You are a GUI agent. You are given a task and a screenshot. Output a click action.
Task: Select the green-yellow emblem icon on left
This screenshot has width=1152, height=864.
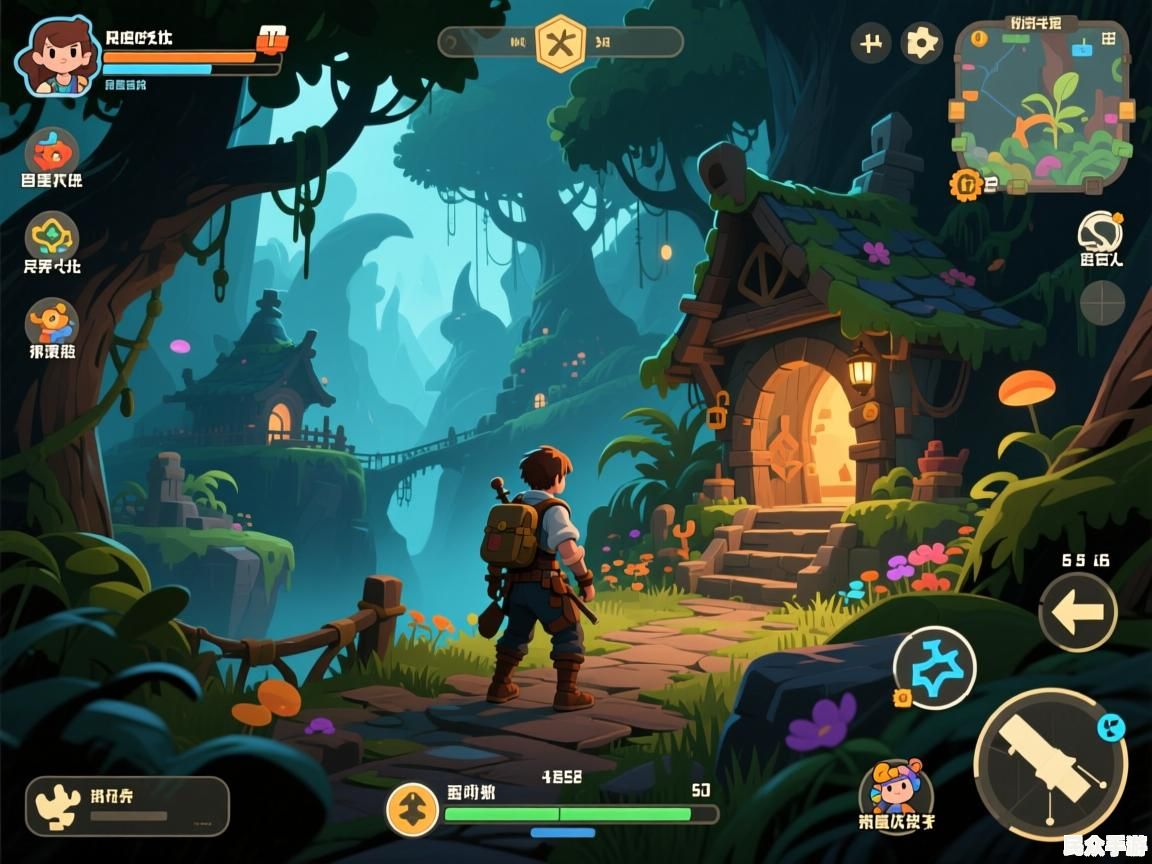52,238
